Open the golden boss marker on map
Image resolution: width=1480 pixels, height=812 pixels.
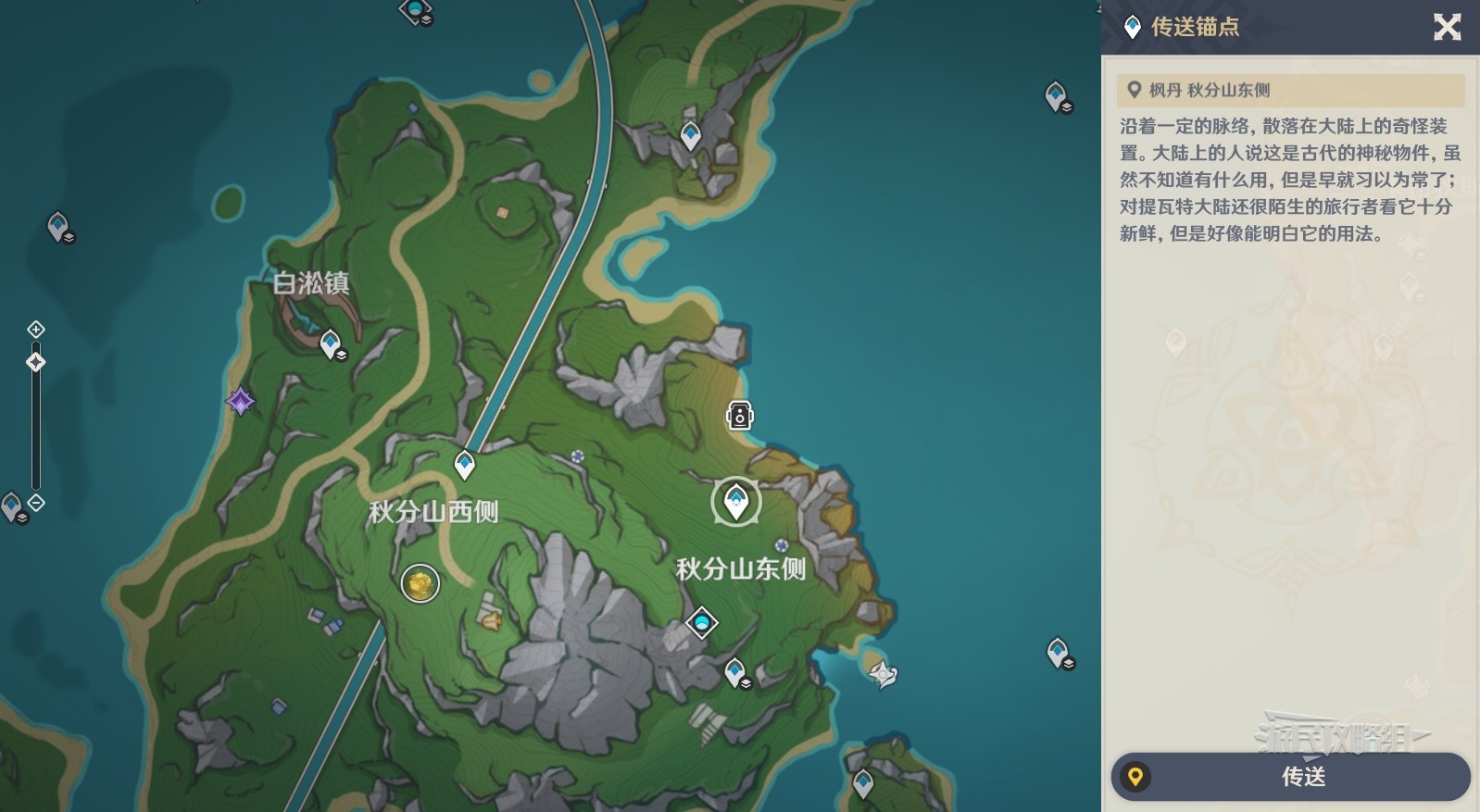[420, 583]
